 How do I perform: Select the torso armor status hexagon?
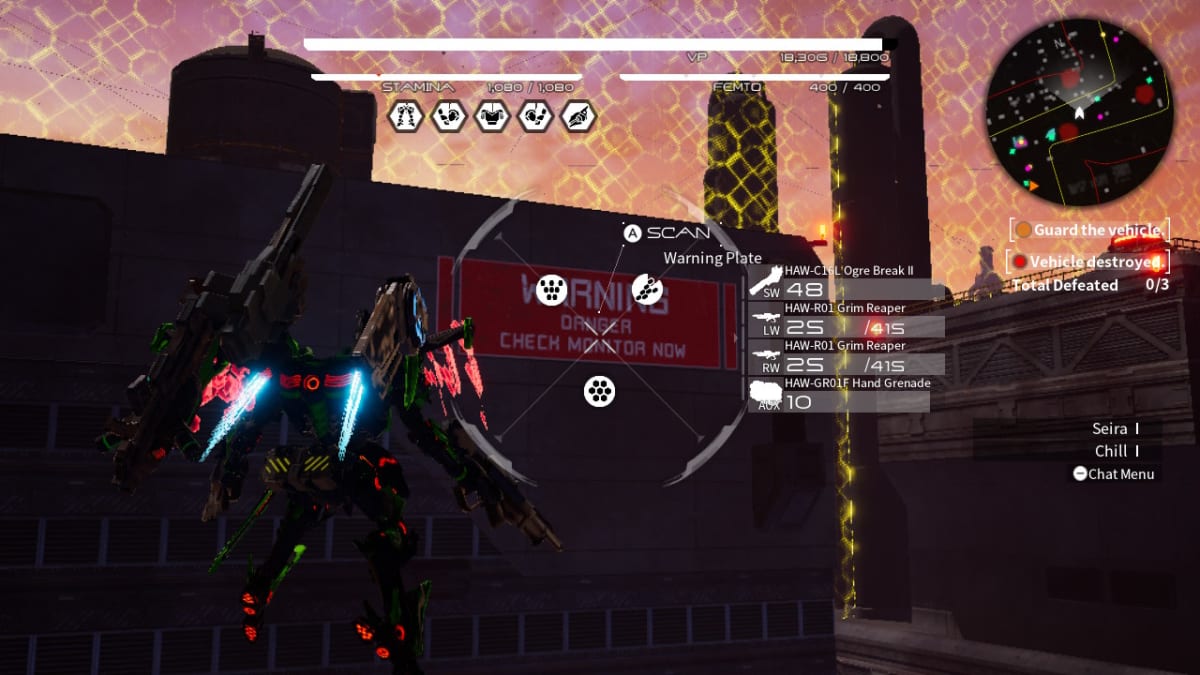(x=491, y=116)
